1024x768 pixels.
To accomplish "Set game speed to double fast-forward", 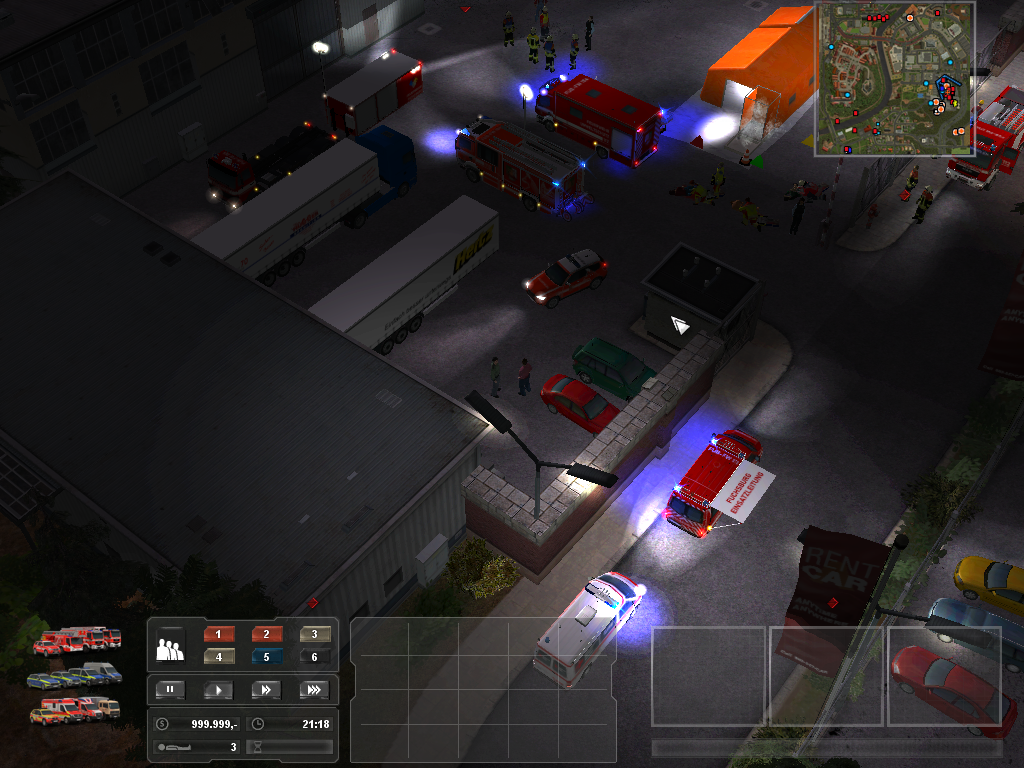I will pyautogui.click(x=266, y=689).
